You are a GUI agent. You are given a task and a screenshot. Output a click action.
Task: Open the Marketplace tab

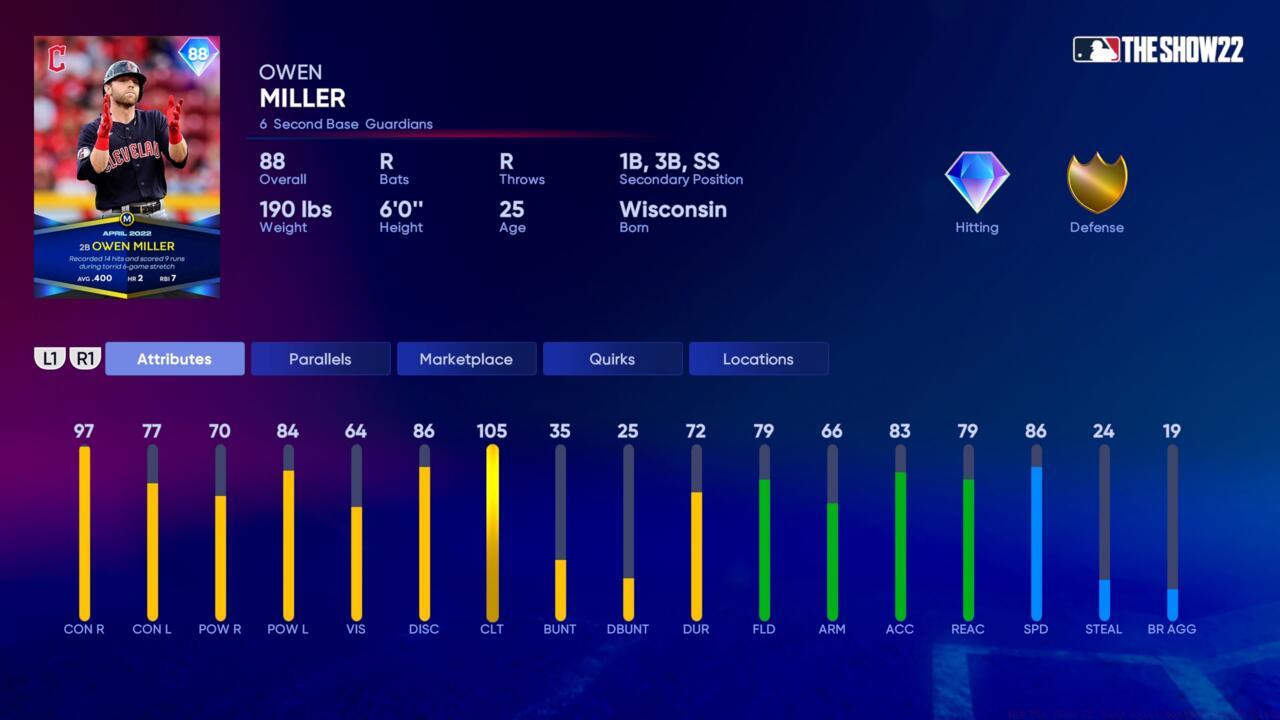coord(466,358)
